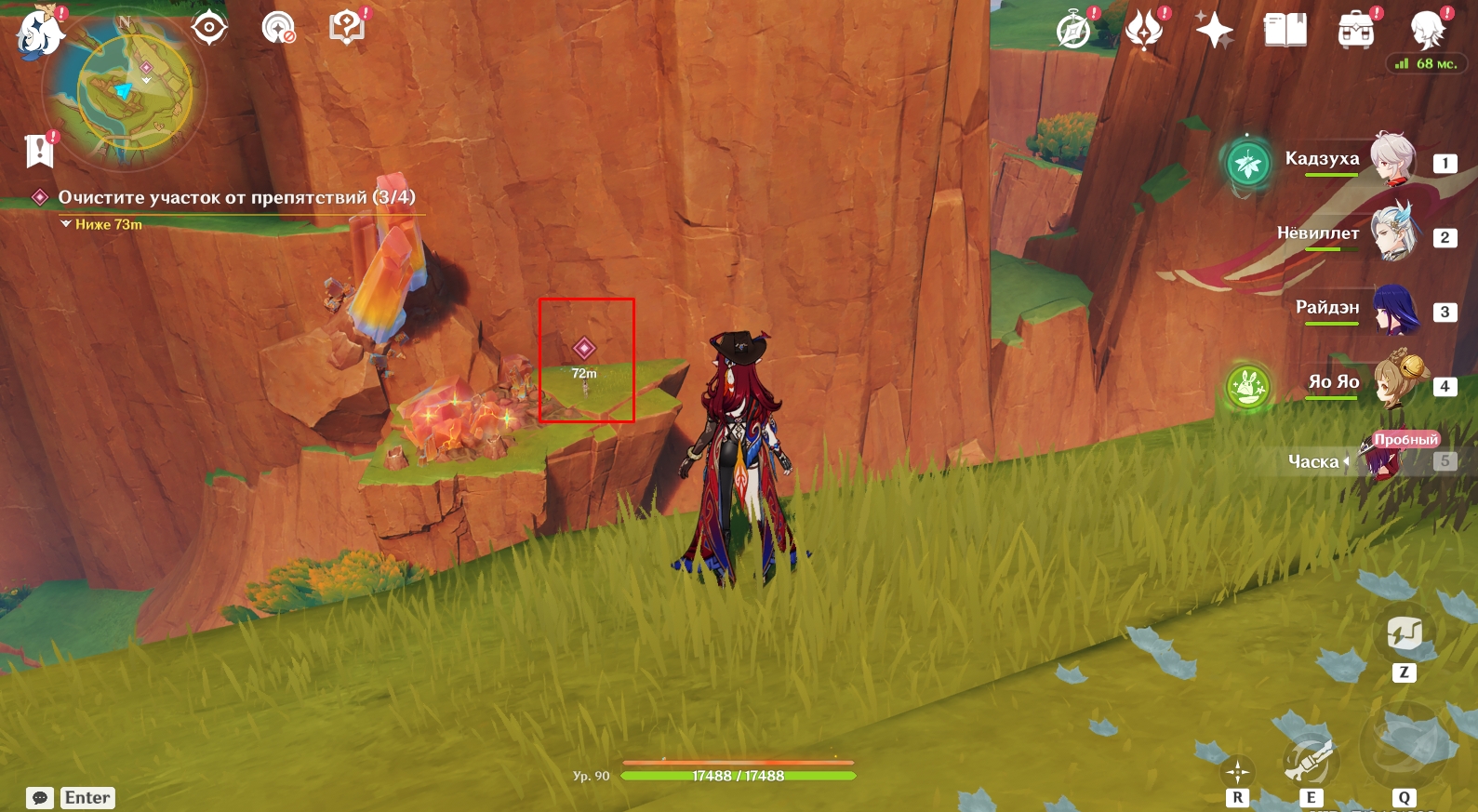
Task: Activate the Elemental Skill icon
Action: click(x=1310, y=761)
